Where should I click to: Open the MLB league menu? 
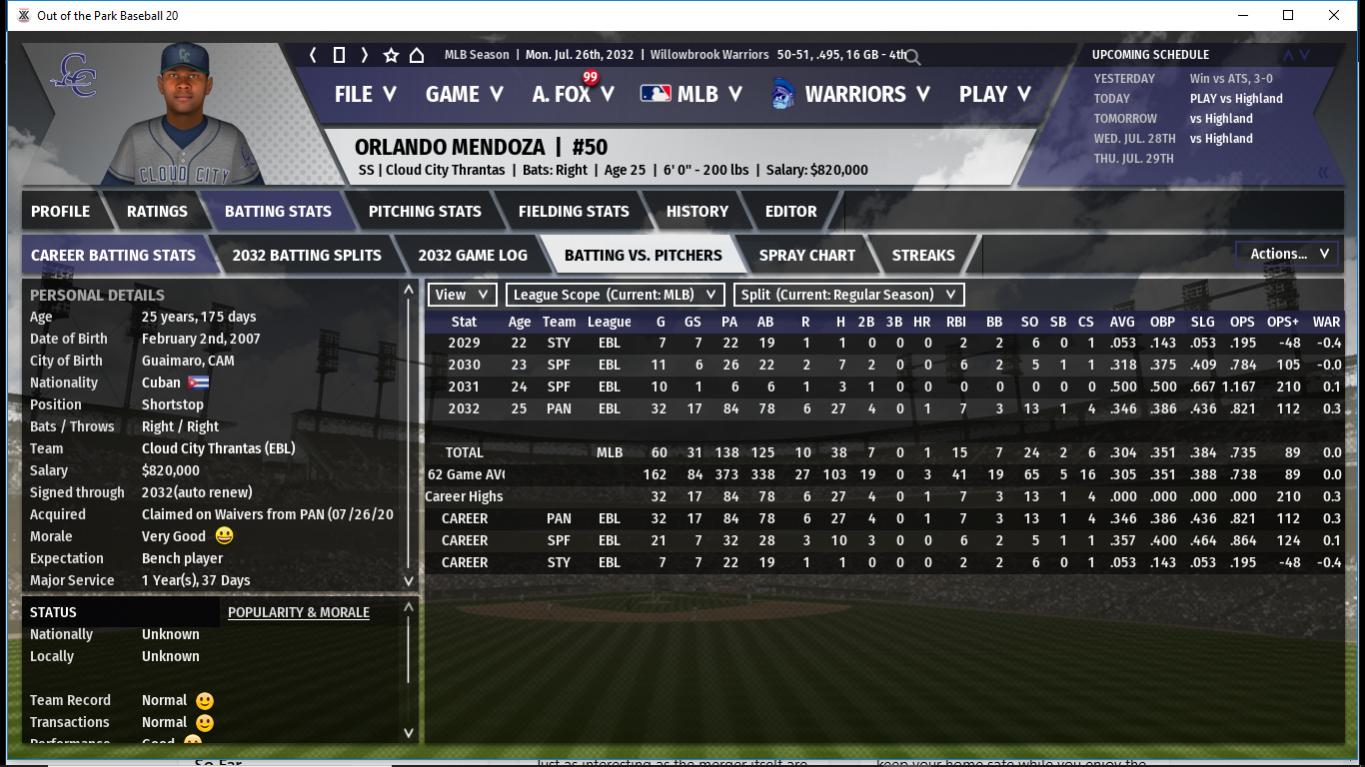point(691,94)
